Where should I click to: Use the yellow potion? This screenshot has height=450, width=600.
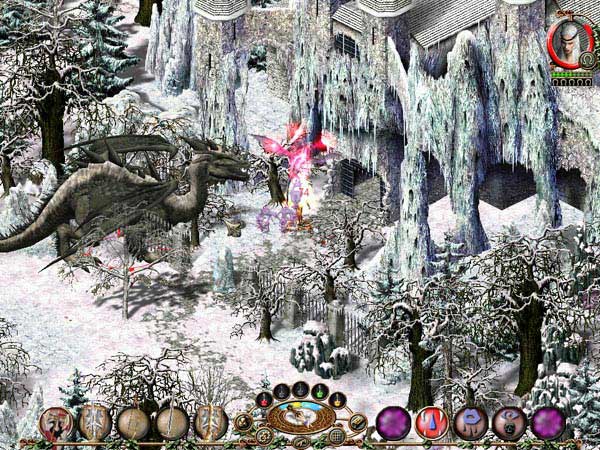338,400
